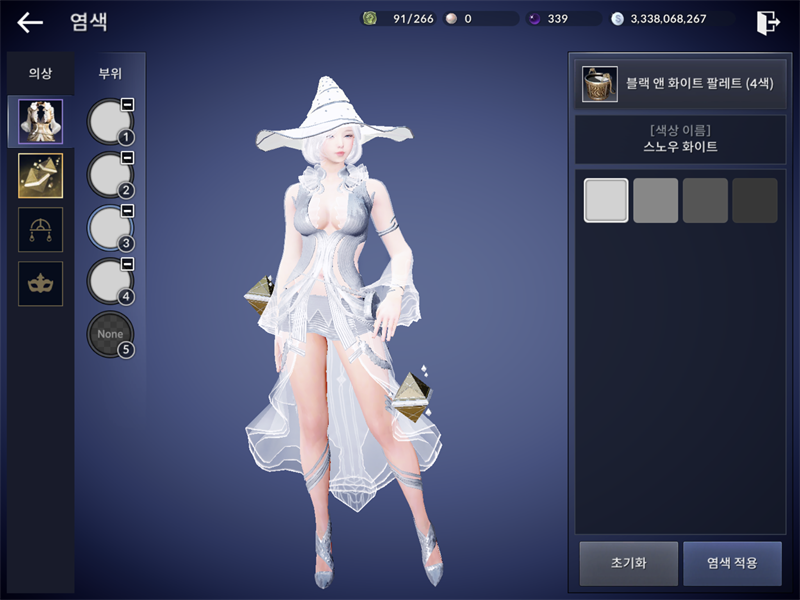Select the mask costume category
Image resolution: width=800 pixels, height=600 pixels.
pos(40,284)
